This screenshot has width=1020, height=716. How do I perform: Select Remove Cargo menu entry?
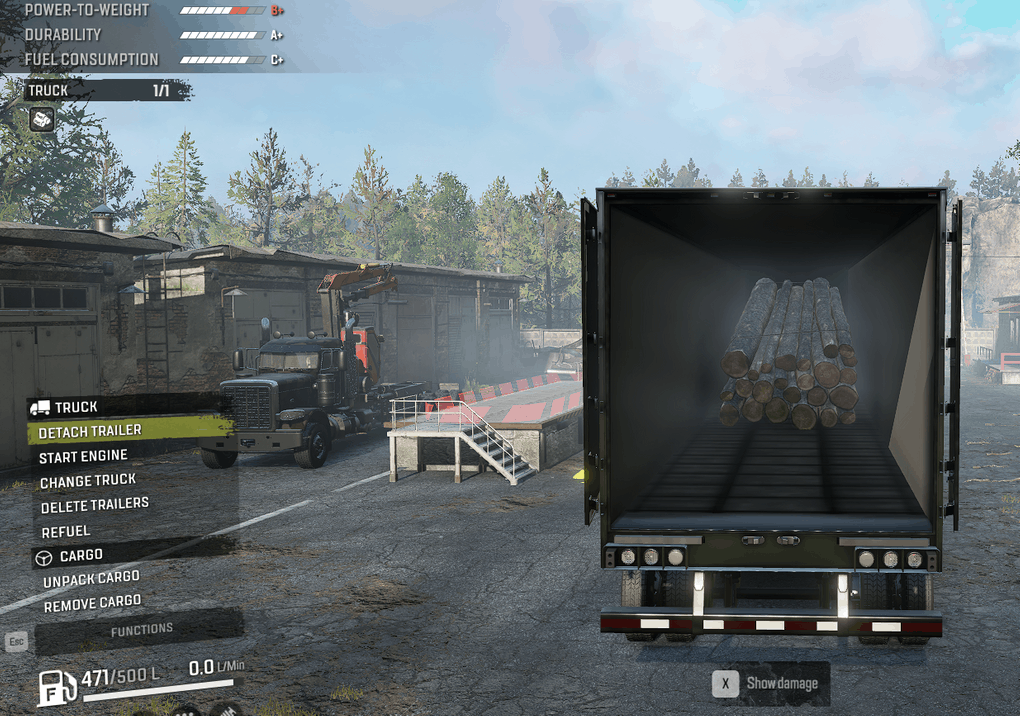[92, 603]
